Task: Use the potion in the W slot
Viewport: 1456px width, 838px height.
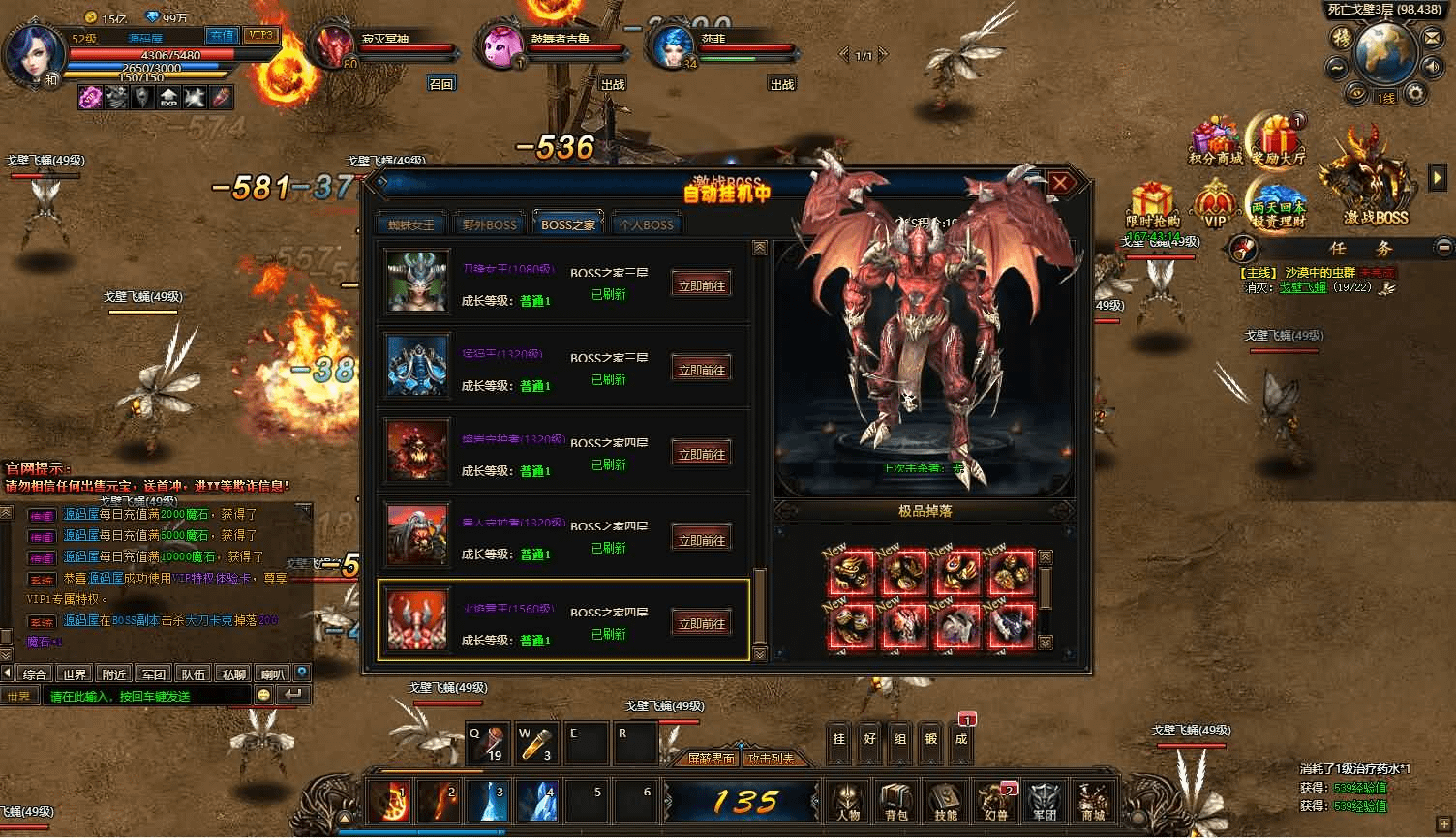Action: [x=535, y=743]
